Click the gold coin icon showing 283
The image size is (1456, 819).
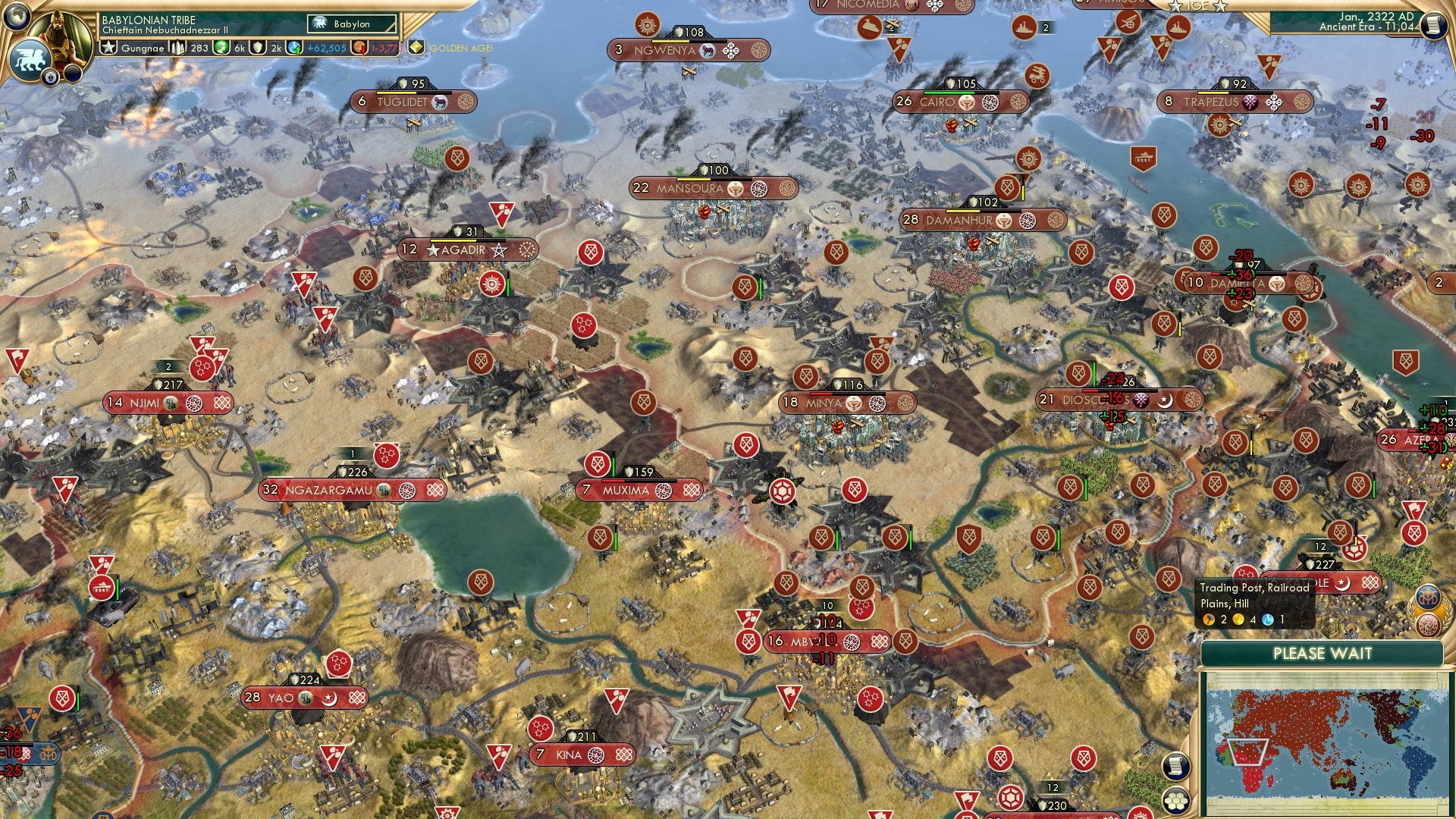179,46
